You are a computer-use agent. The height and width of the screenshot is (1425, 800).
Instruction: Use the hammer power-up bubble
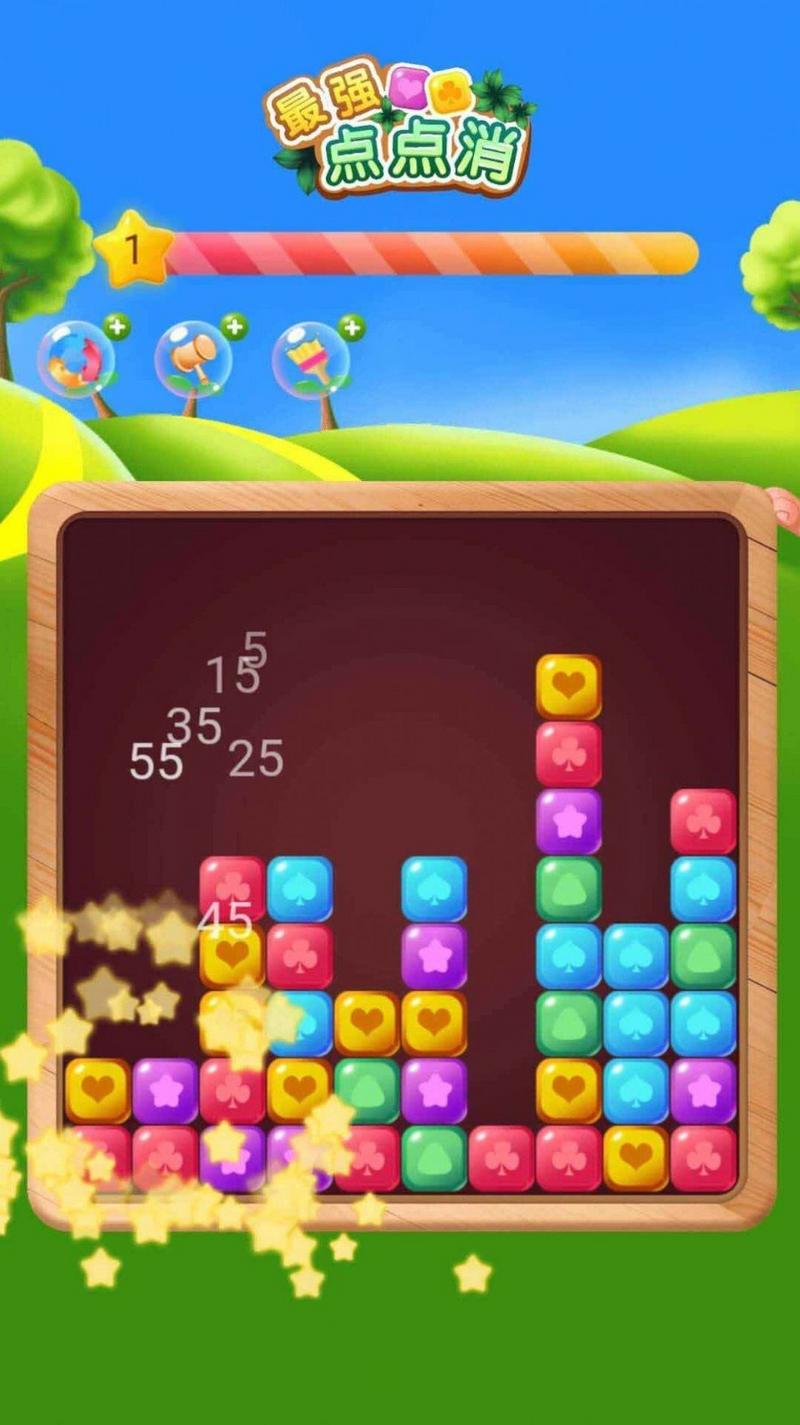[193, 359]
